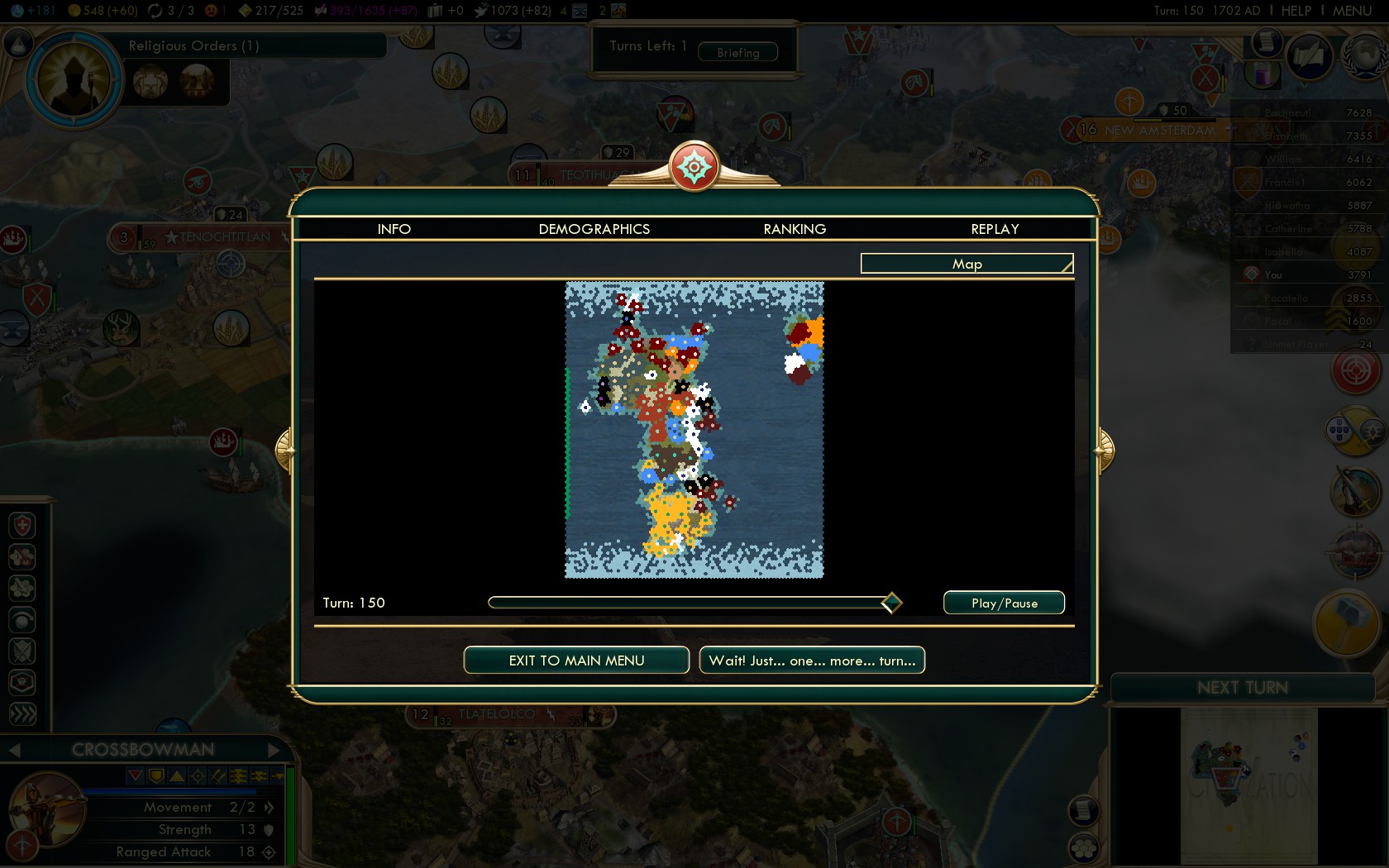Open the scenario Briefing

tap(737, 53)
